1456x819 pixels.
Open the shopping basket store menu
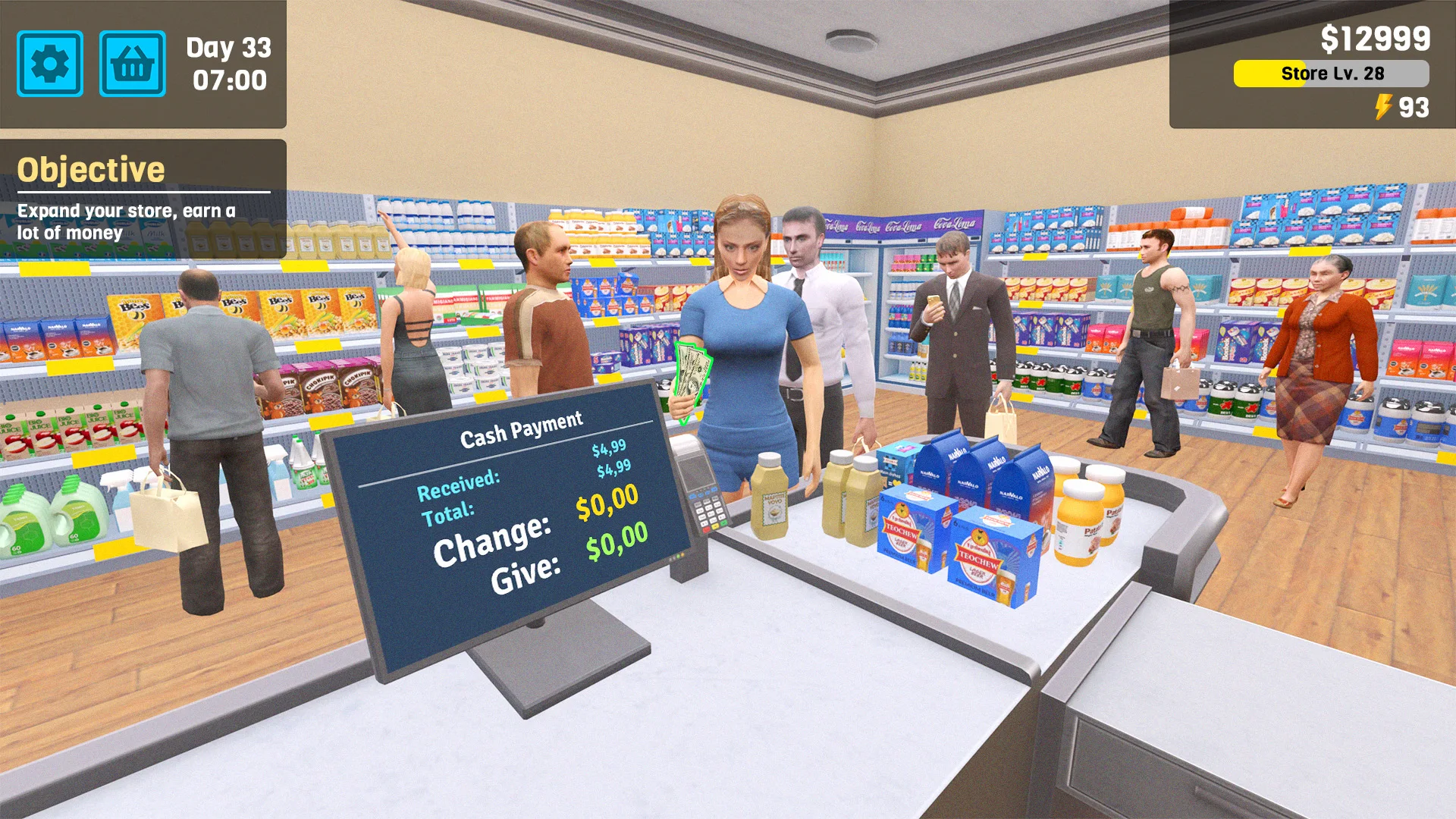(131, 64)
